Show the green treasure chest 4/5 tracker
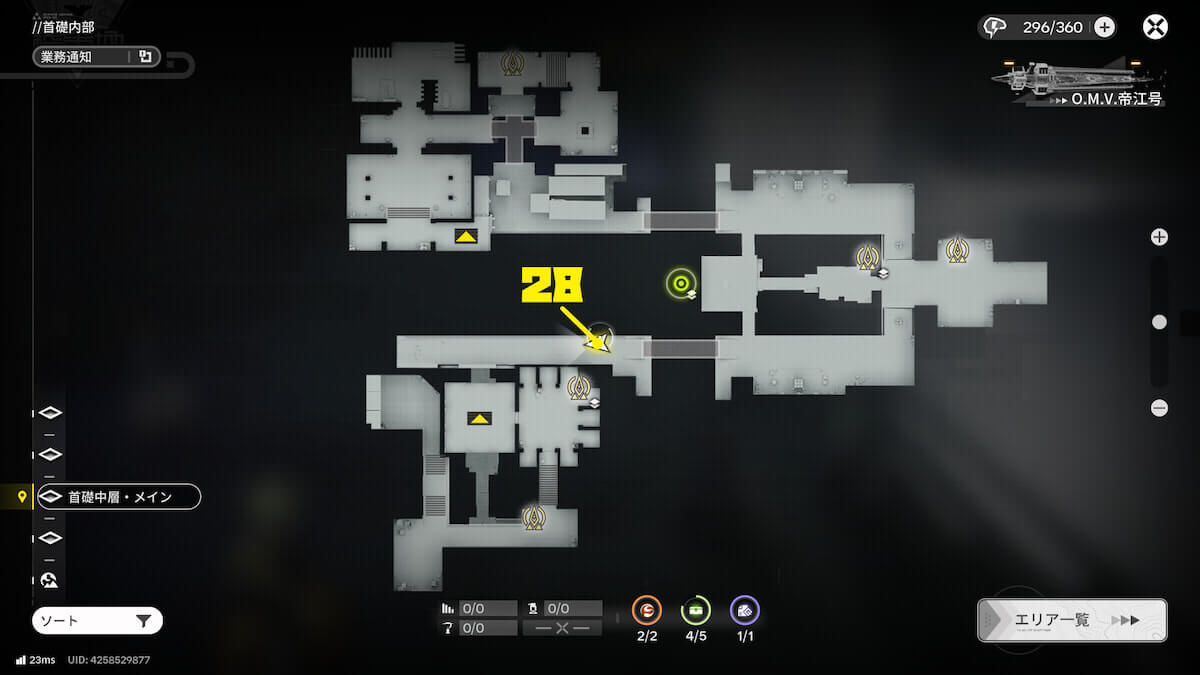The image size is (1200, 675). point(696,610)
